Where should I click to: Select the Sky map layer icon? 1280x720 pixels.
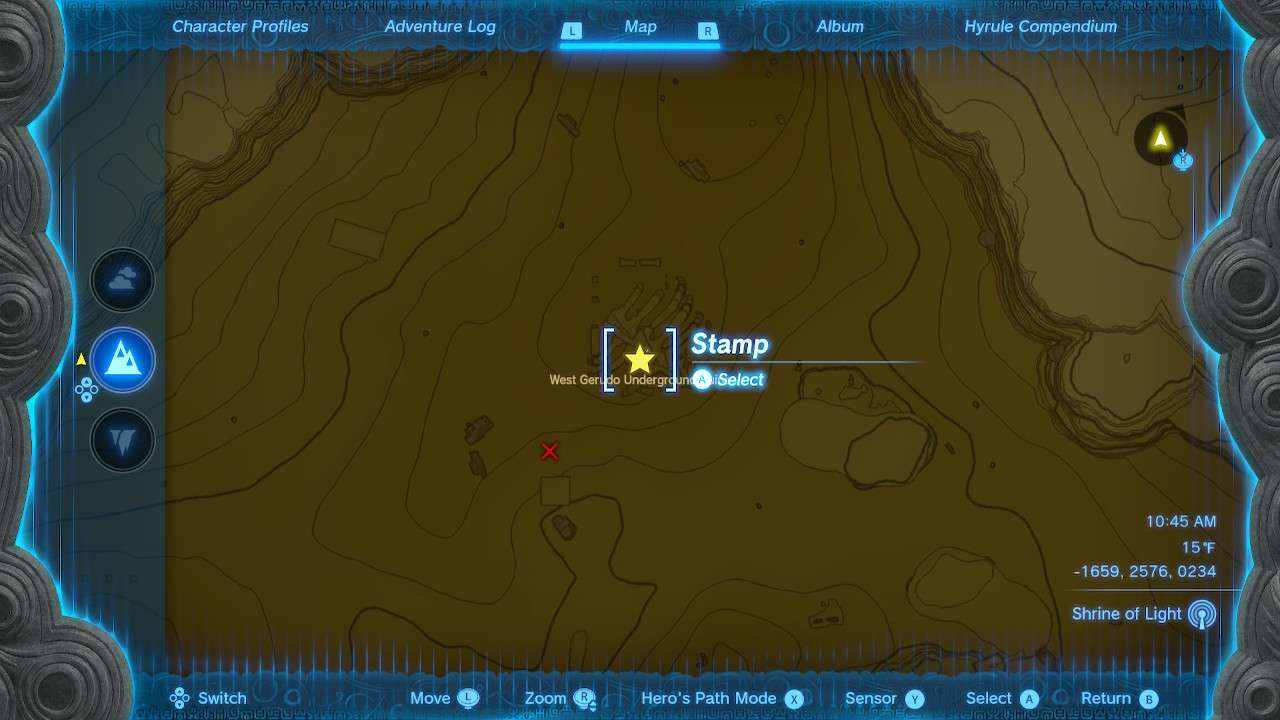(x=122, y=280)
